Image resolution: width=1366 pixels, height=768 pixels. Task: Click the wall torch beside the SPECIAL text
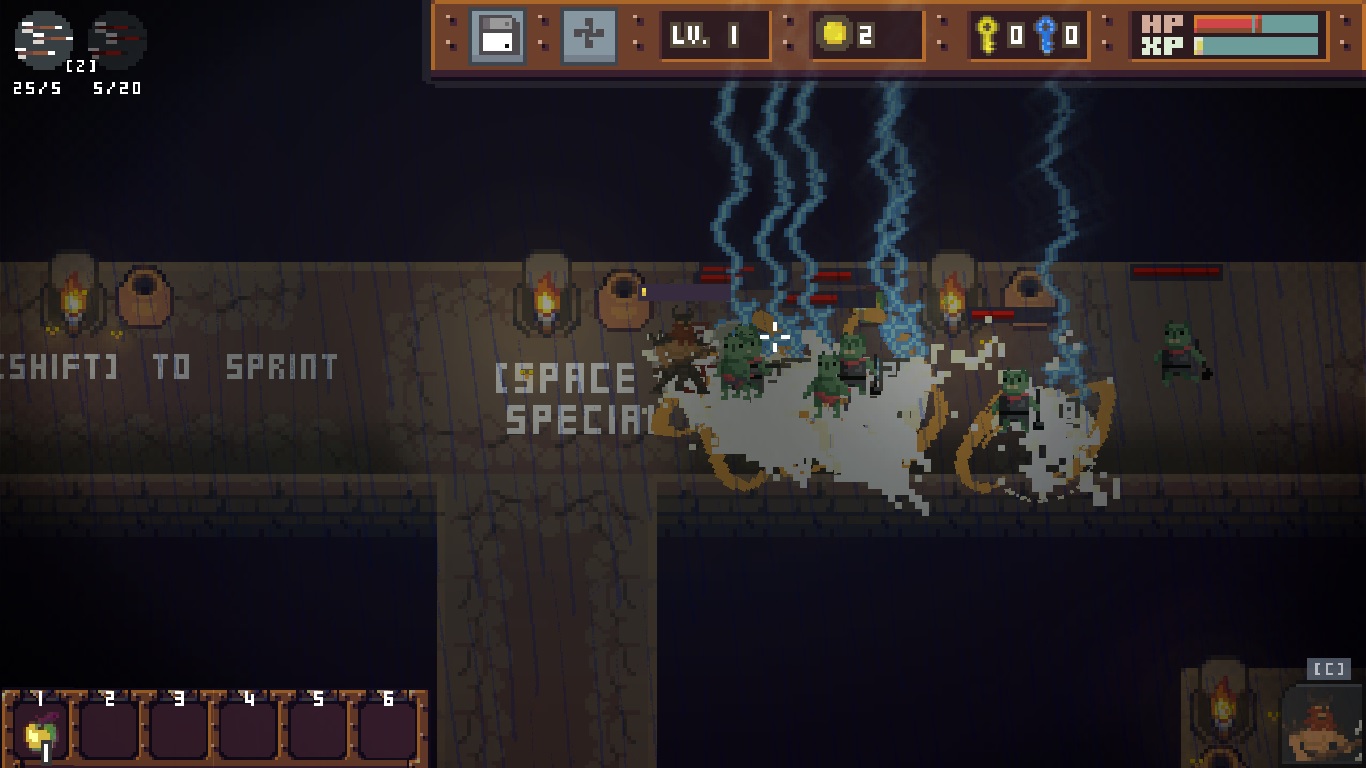[546, 302]
